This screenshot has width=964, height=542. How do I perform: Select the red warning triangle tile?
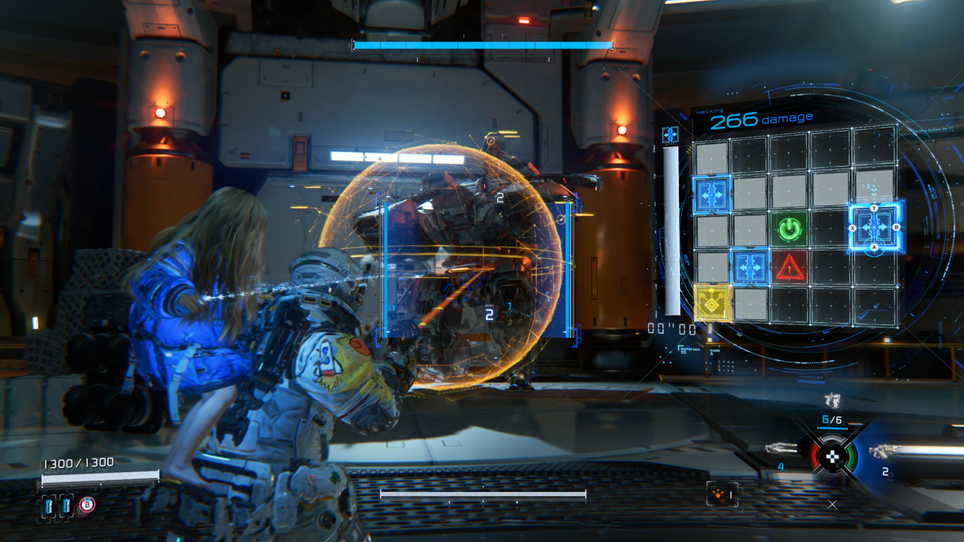[790, 267]
